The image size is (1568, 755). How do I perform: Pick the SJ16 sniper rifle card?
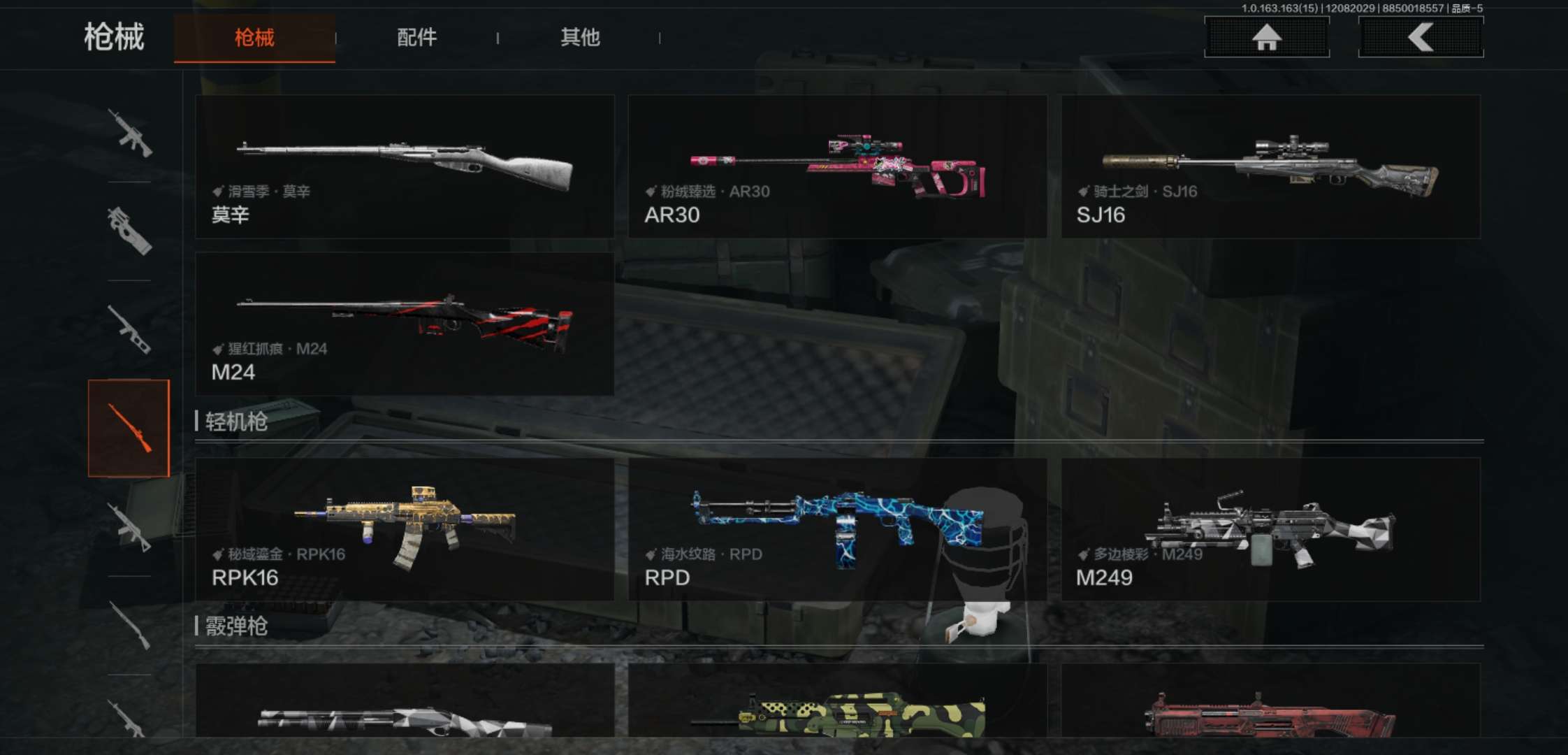pos(1270,167)
